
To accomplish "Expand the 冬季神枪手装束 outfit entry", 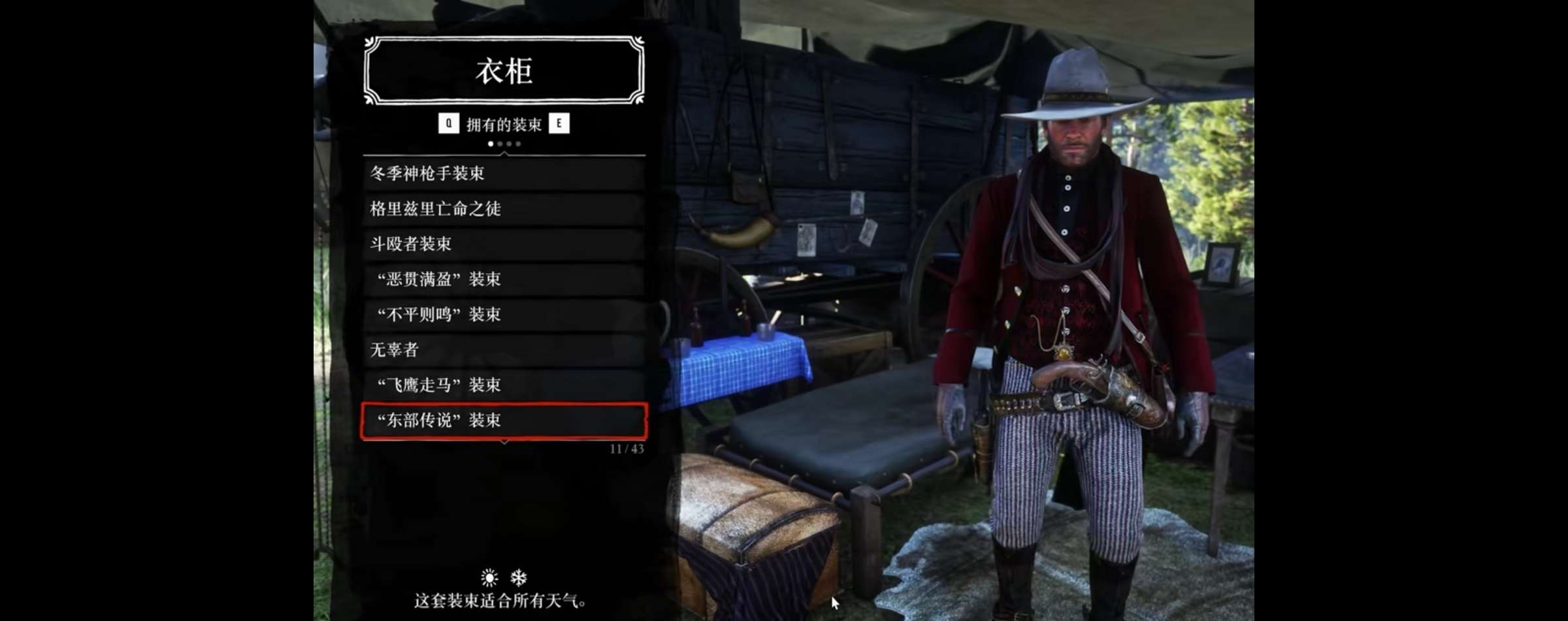I will coord(503,174).
